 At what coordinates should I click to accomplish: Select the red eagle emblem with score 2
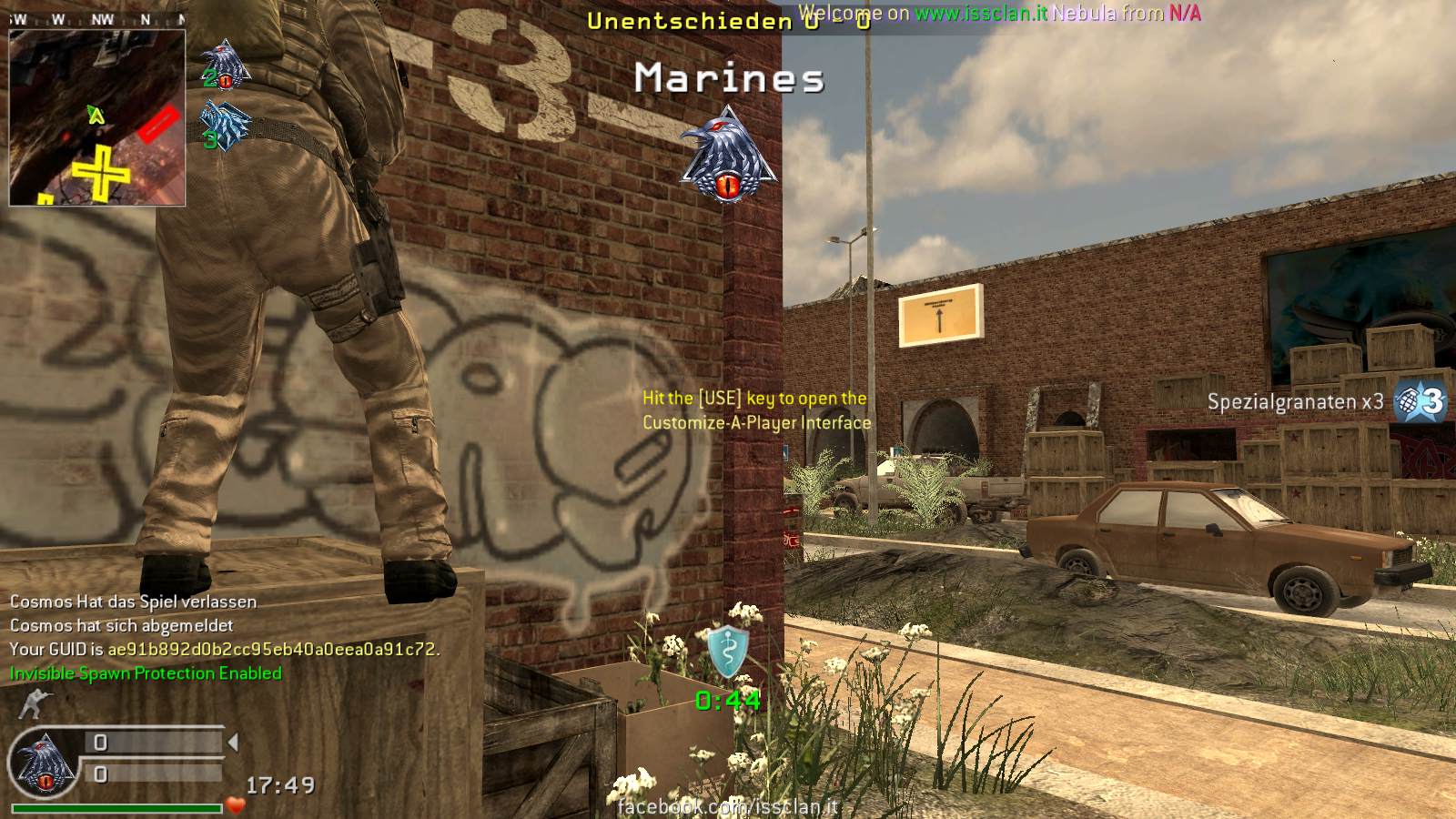click(223, 66)
